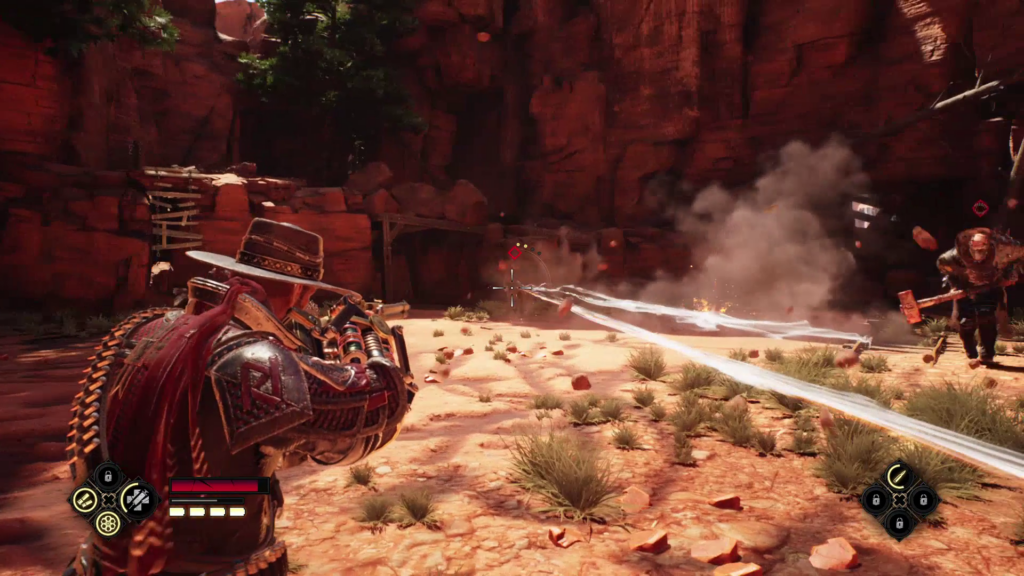Select the bullet ammo ability icon

click(x=898, y=476)
